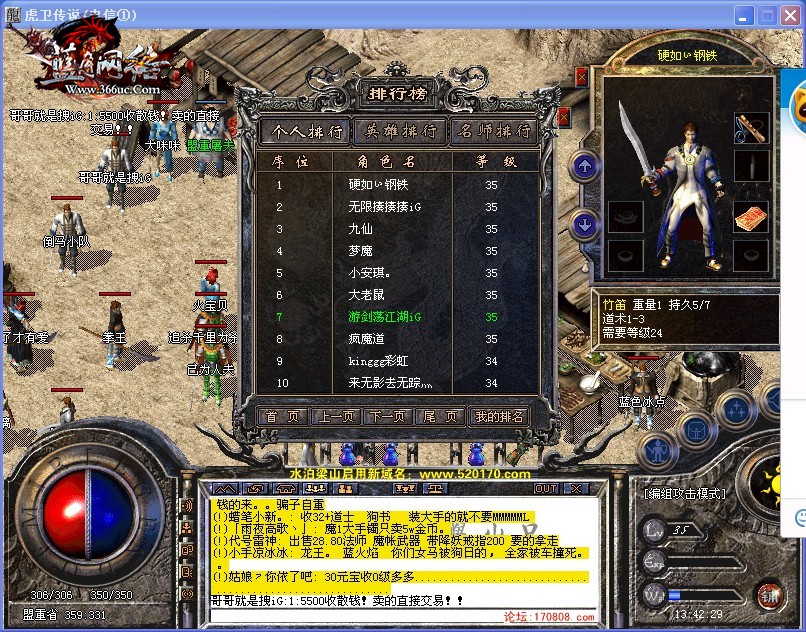This screenshot has width=806, height=632.
Task: Jump to 尾页 last ranking page
Action: coord(440,416)
